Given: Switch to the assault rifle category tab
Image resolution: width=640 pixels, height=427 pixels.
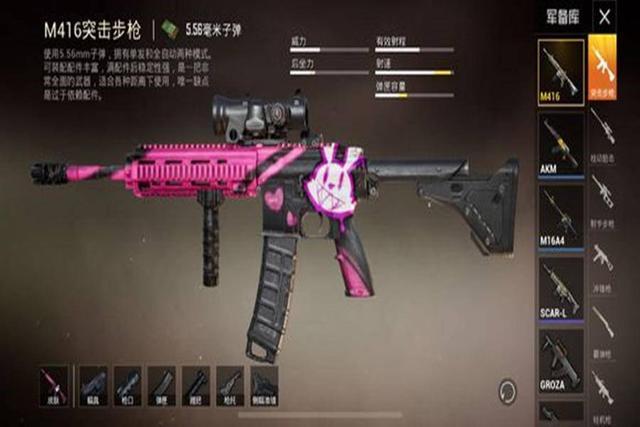Looking at the screenshot, I should [603, 71].
